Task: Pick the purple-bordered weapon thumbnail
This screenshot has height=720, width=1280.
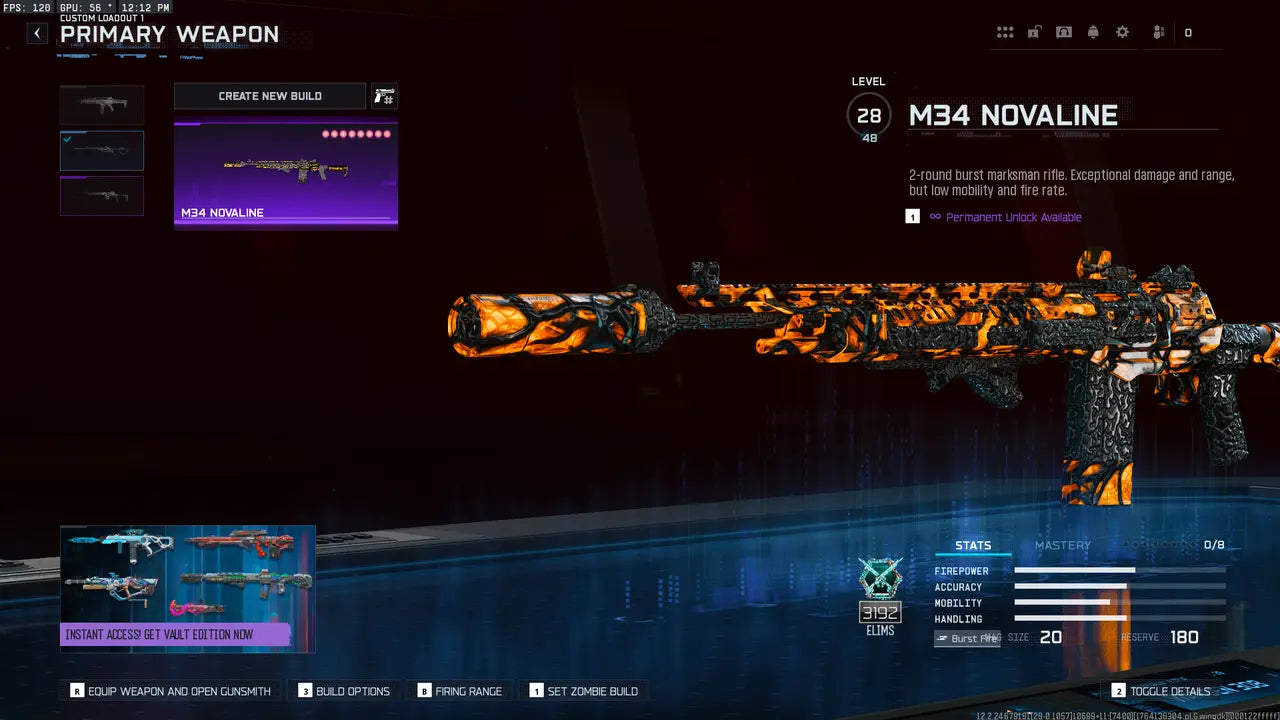Action: coord(102,196)
